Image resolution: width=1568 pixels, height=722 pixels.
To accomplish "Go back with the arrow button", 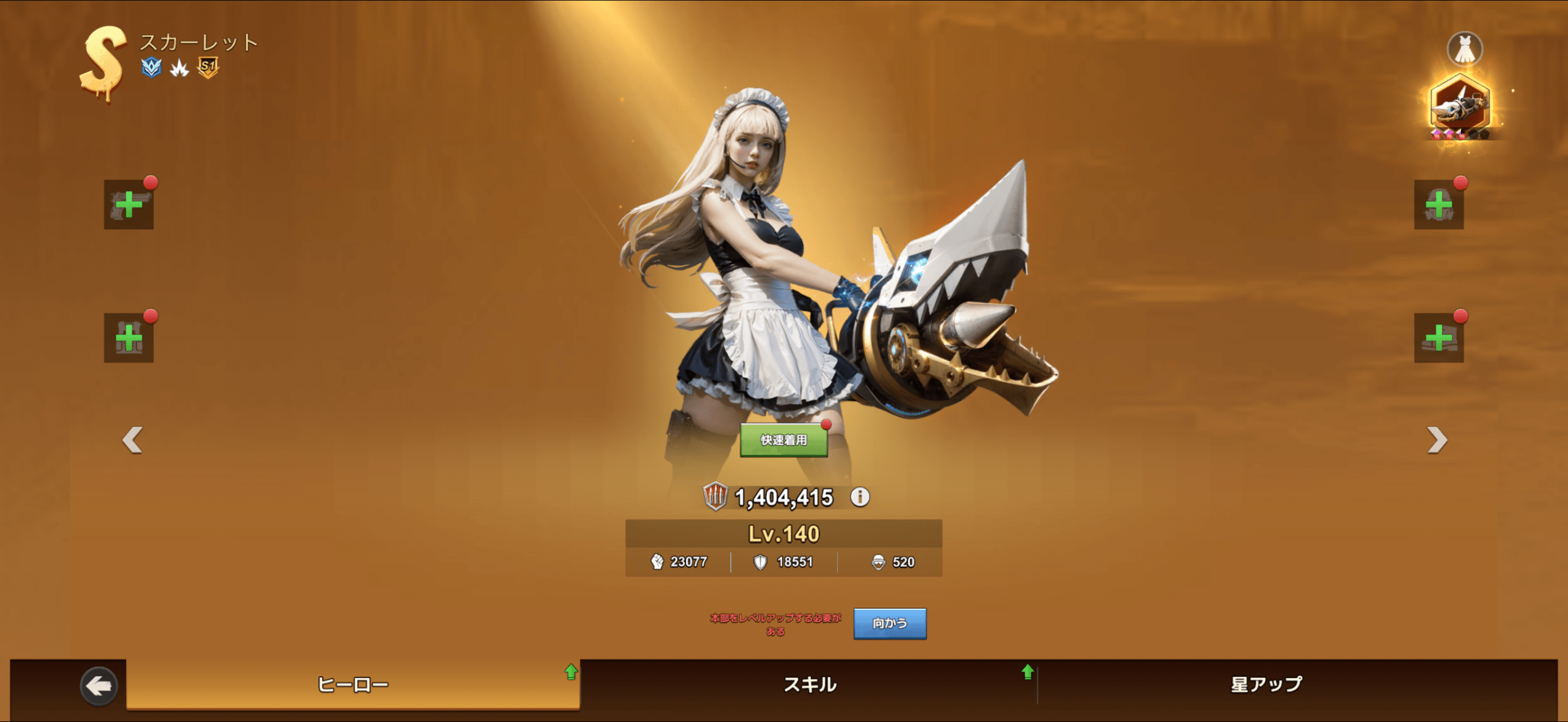I will (x=99, y=686).
